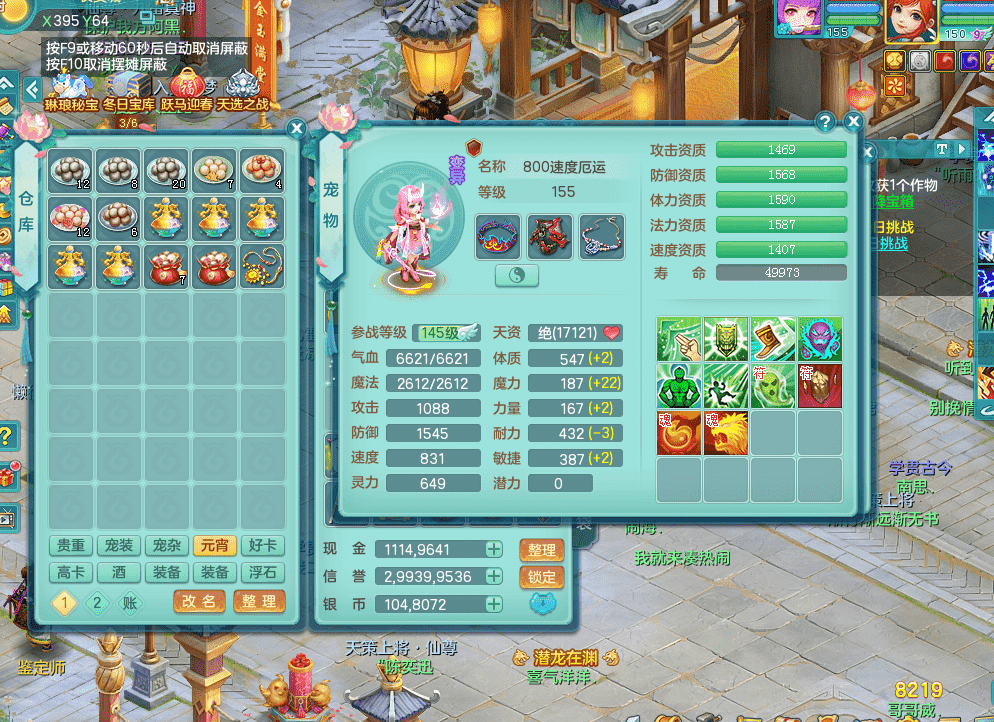Close the pet details panel
Image resolution: width=994 pixels, height=722 pixels.
pyautogui.click(x=853, y=122)
